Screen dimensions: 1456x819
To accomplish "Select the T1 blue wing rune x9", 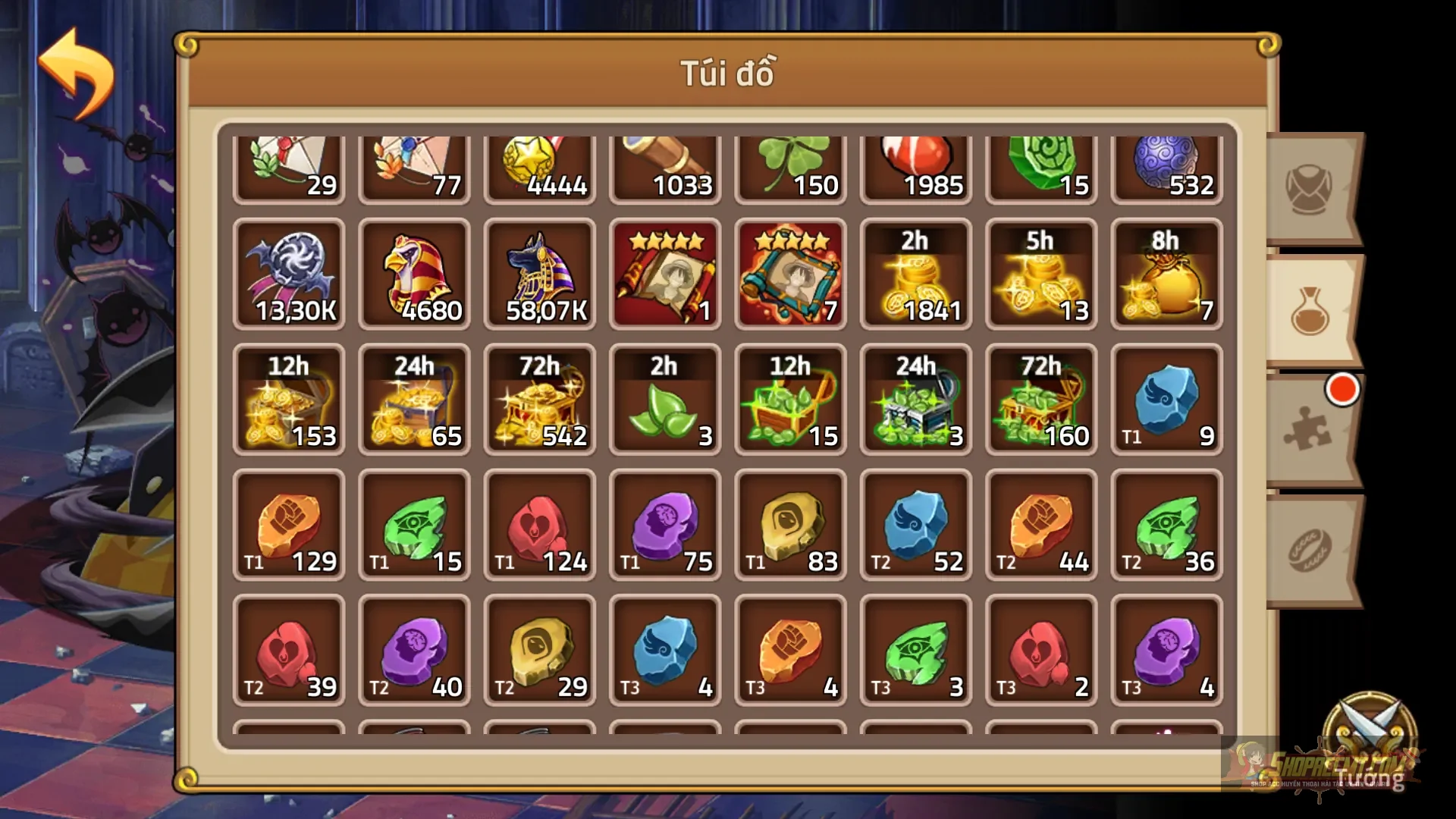I will click(x=1166, y=400).
